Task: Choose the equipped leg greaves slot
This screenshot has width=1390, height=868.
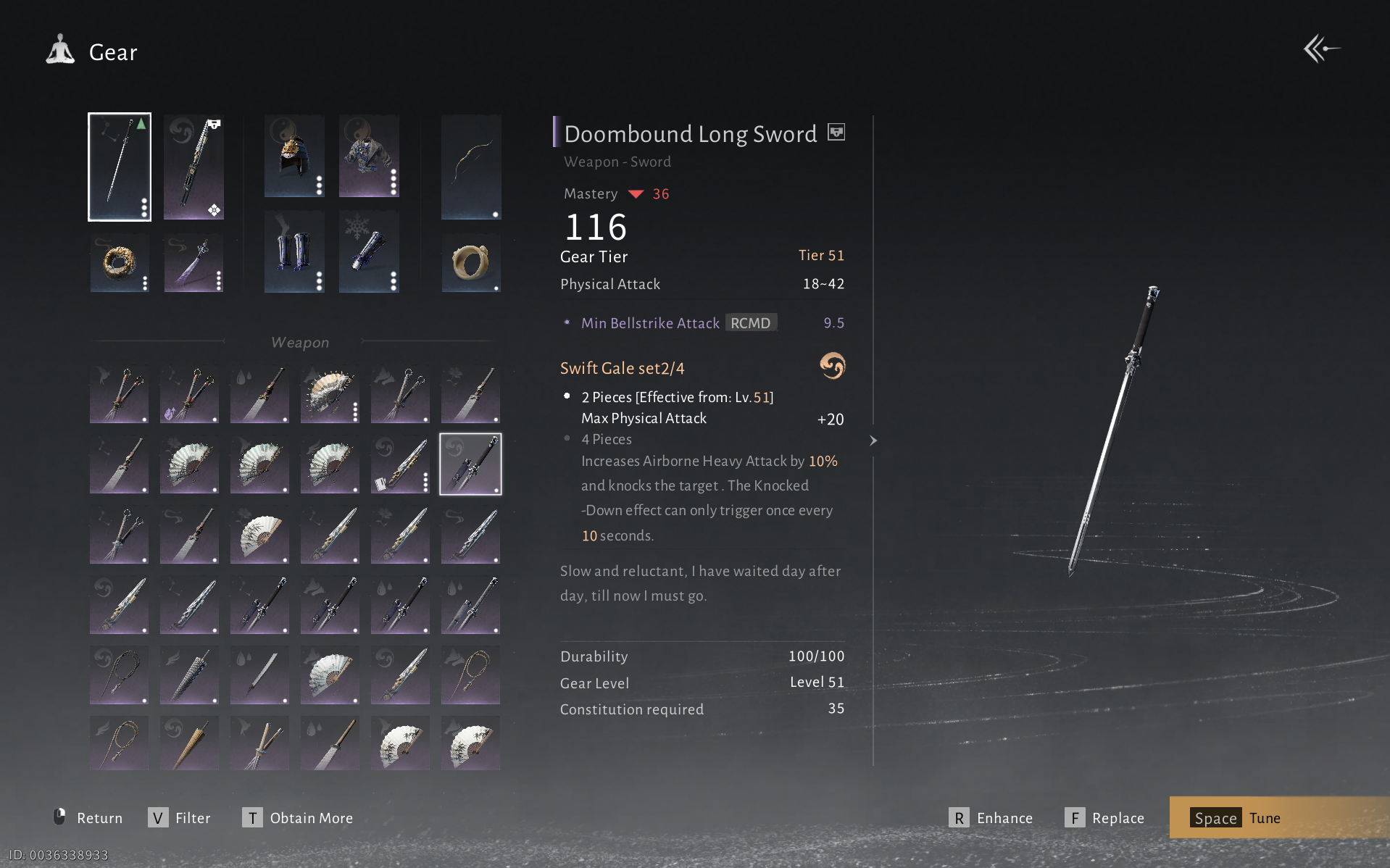Action: click(x=294, y=252)
